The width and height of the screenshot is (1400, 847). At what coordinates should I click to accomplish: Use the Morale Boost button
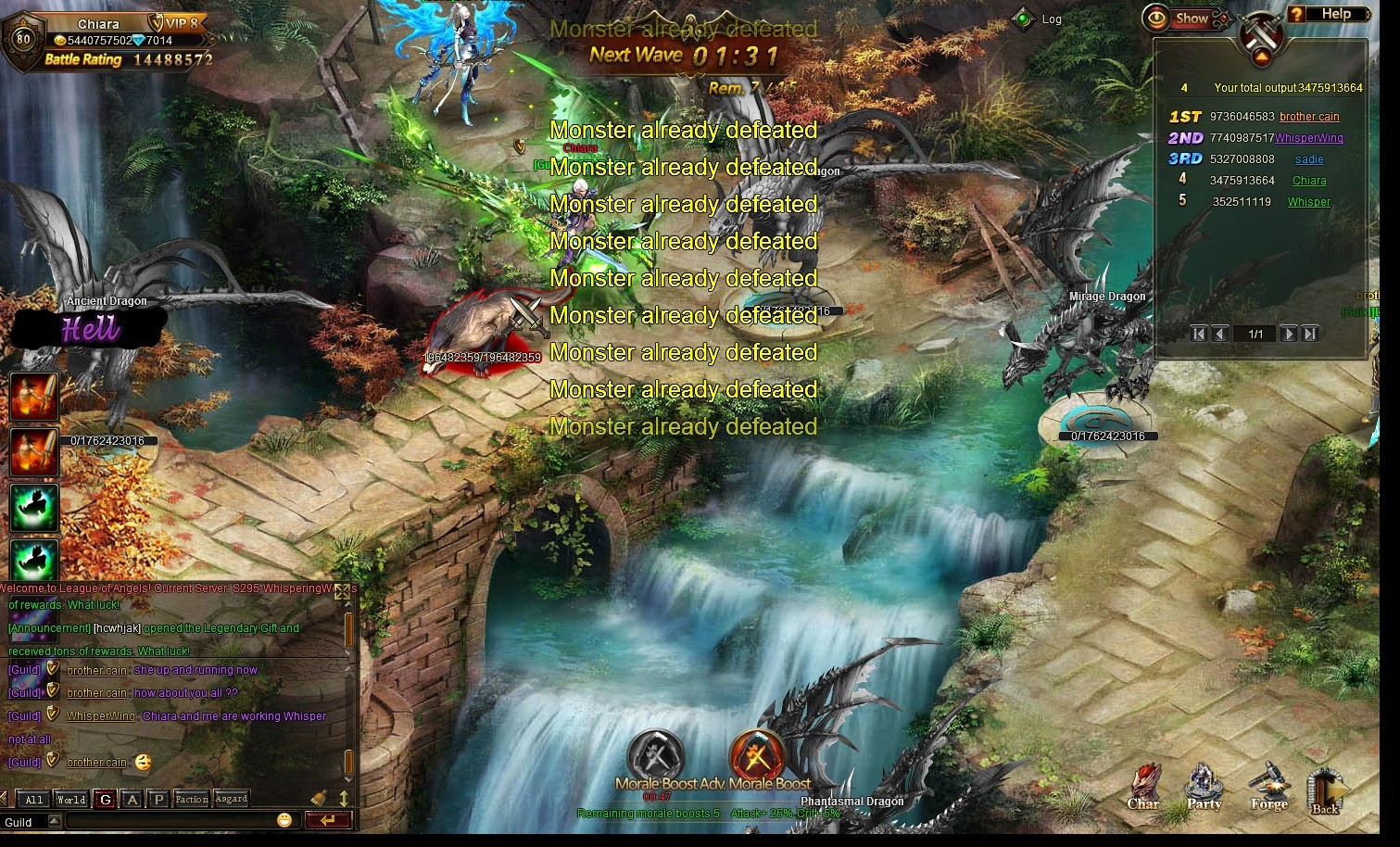click(758, 755)
